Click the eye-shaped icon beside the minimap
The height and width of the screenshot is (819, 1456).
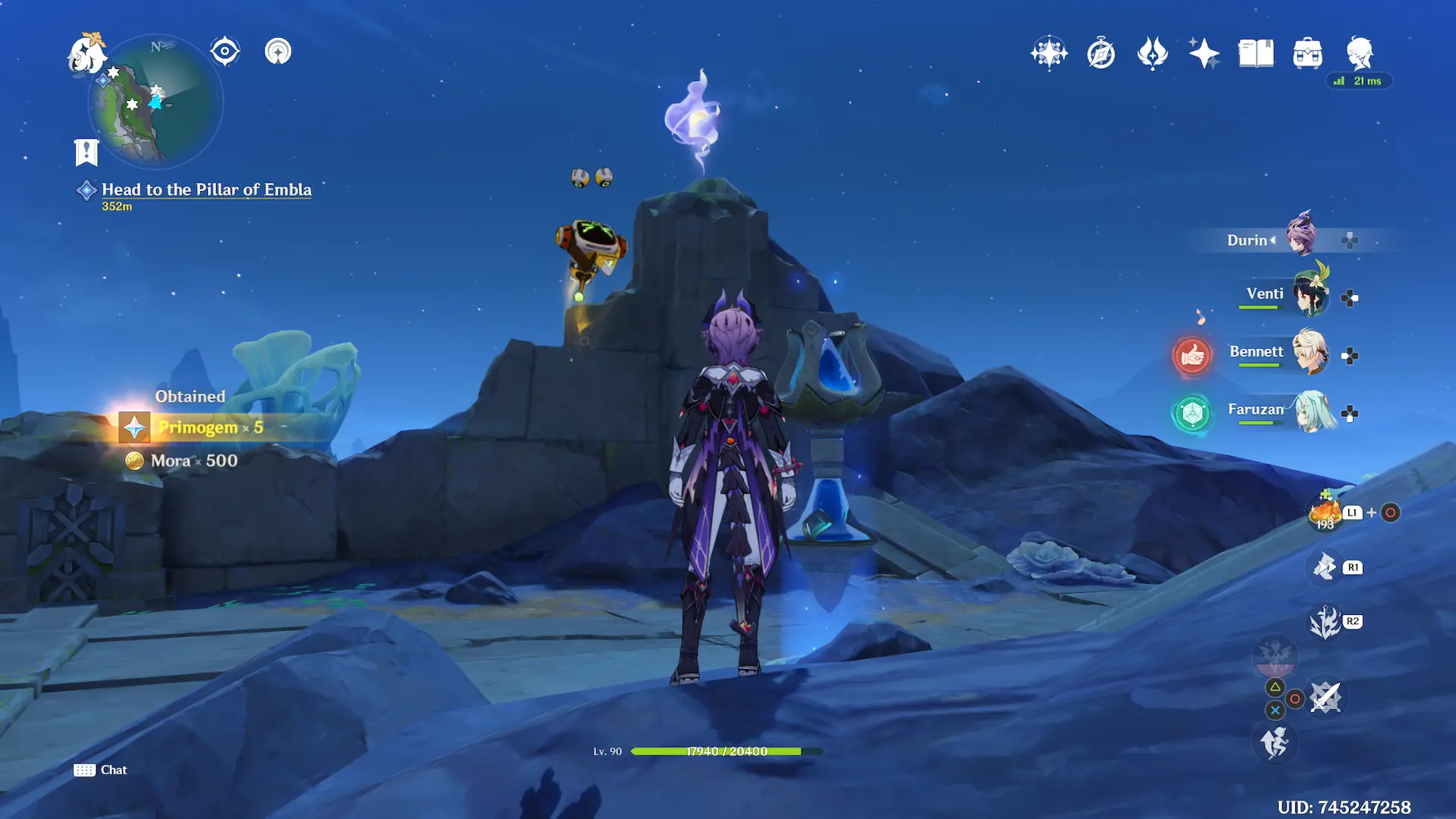(x=225, y=52)
